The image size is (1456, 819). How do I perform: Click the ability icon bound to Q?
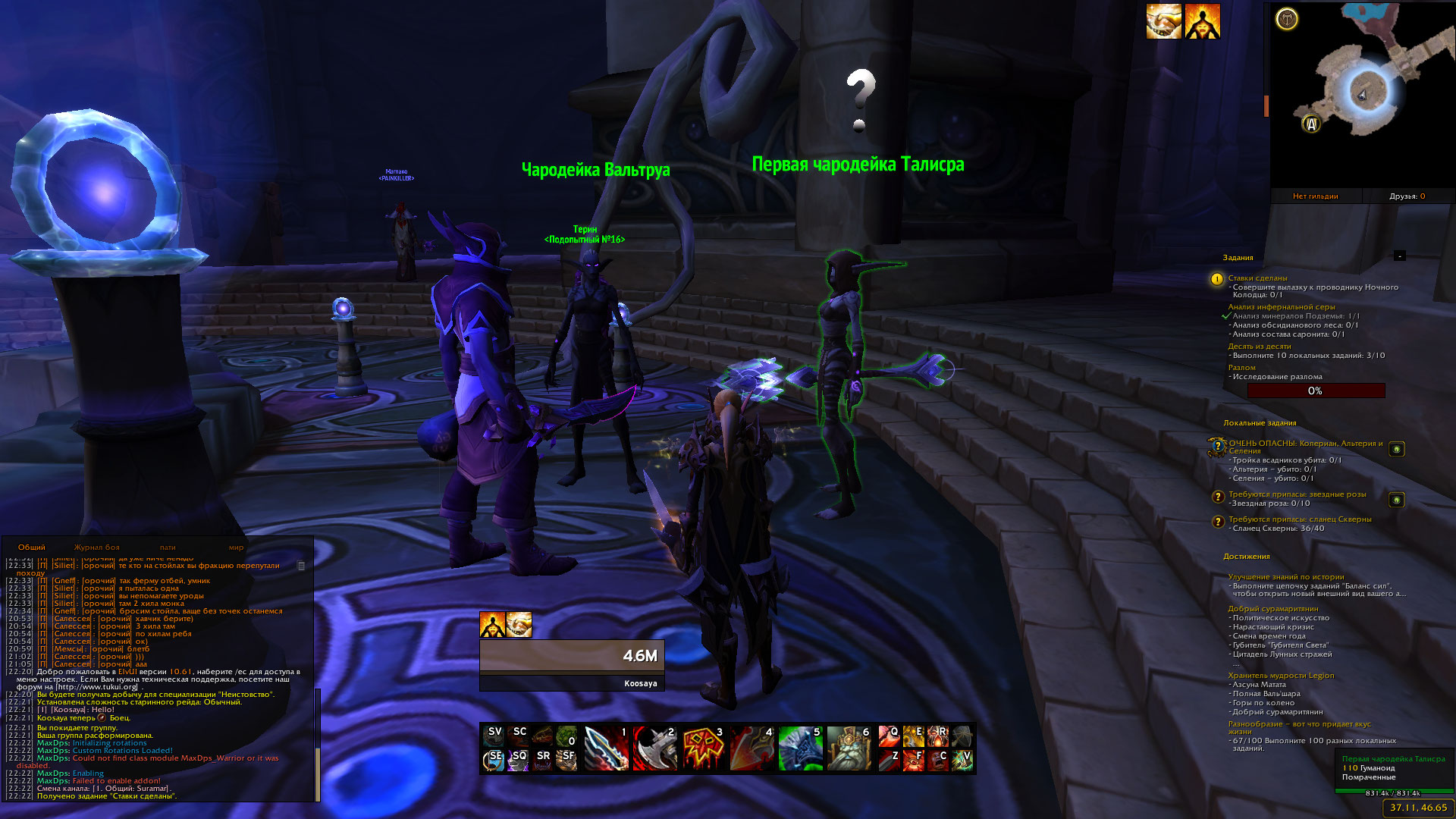[x=889, y=736]
